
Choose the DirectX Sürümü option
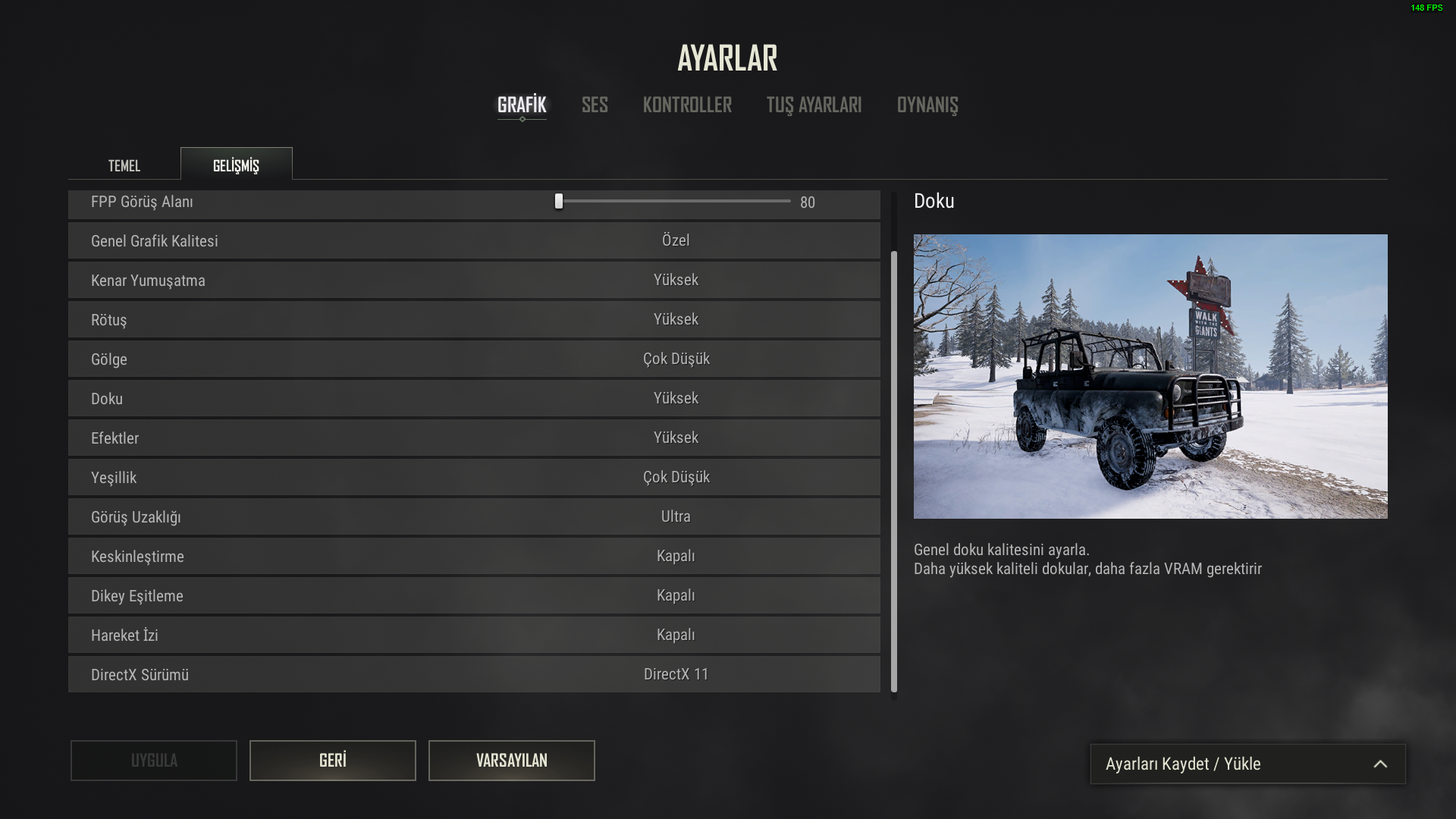pos(676,675)
